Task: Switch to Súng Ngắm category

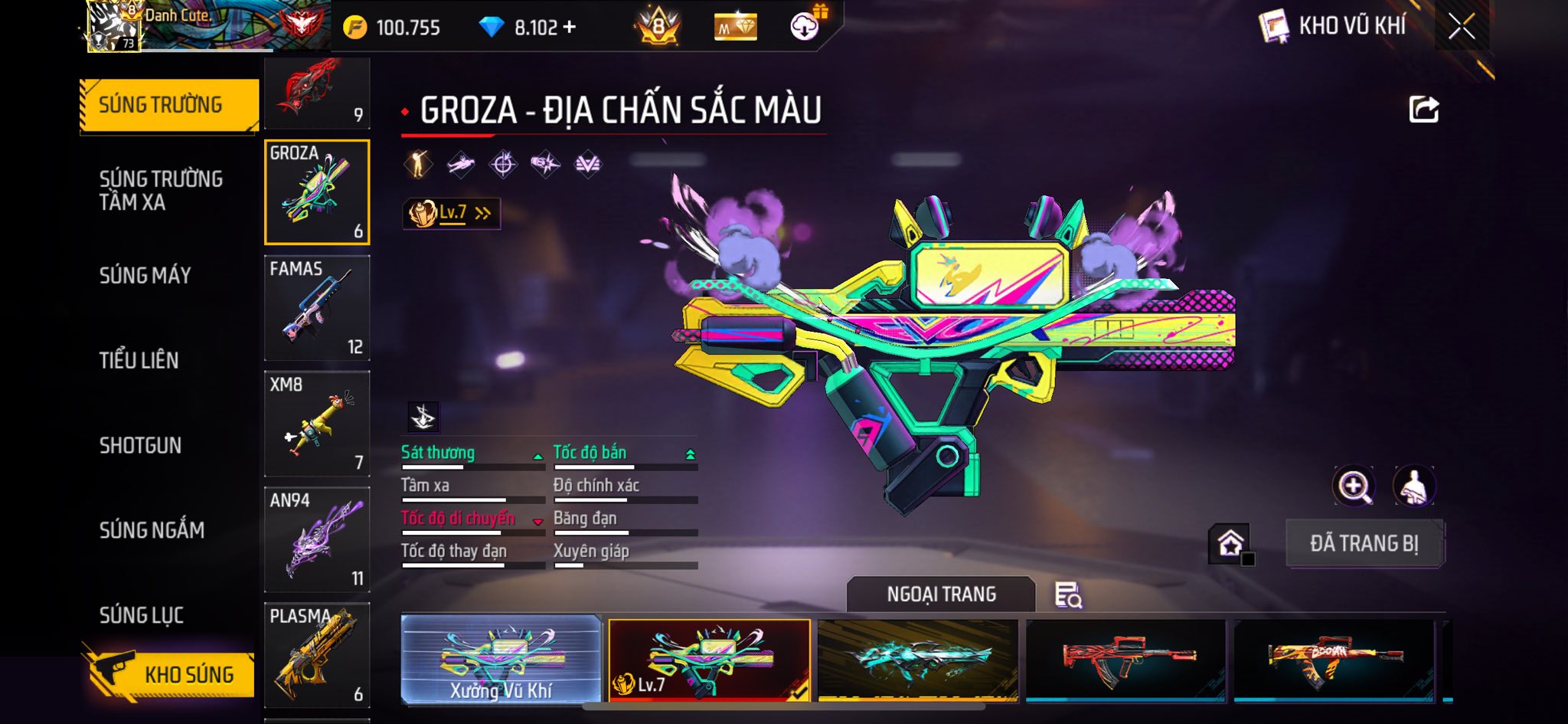Action: 152,530
